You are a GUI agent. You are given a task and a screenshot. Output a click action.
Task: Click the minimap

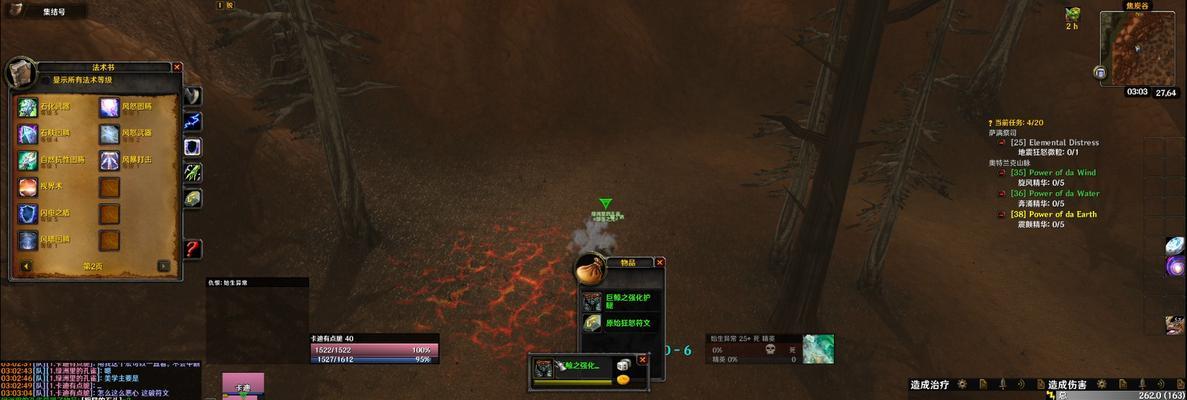click(1136, 48)
